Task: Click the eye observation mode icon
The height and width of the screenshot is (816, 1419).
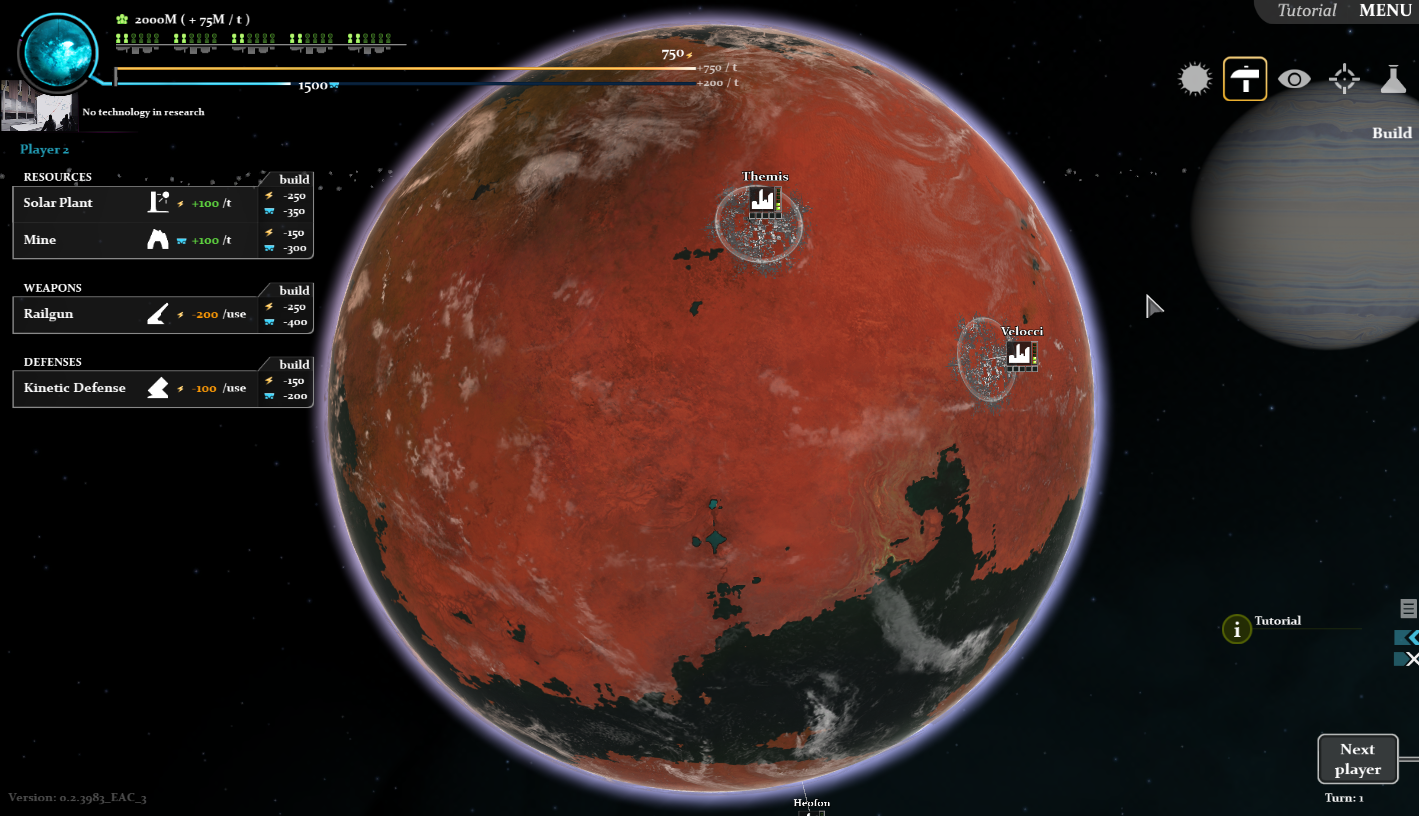Action: 1294,78
